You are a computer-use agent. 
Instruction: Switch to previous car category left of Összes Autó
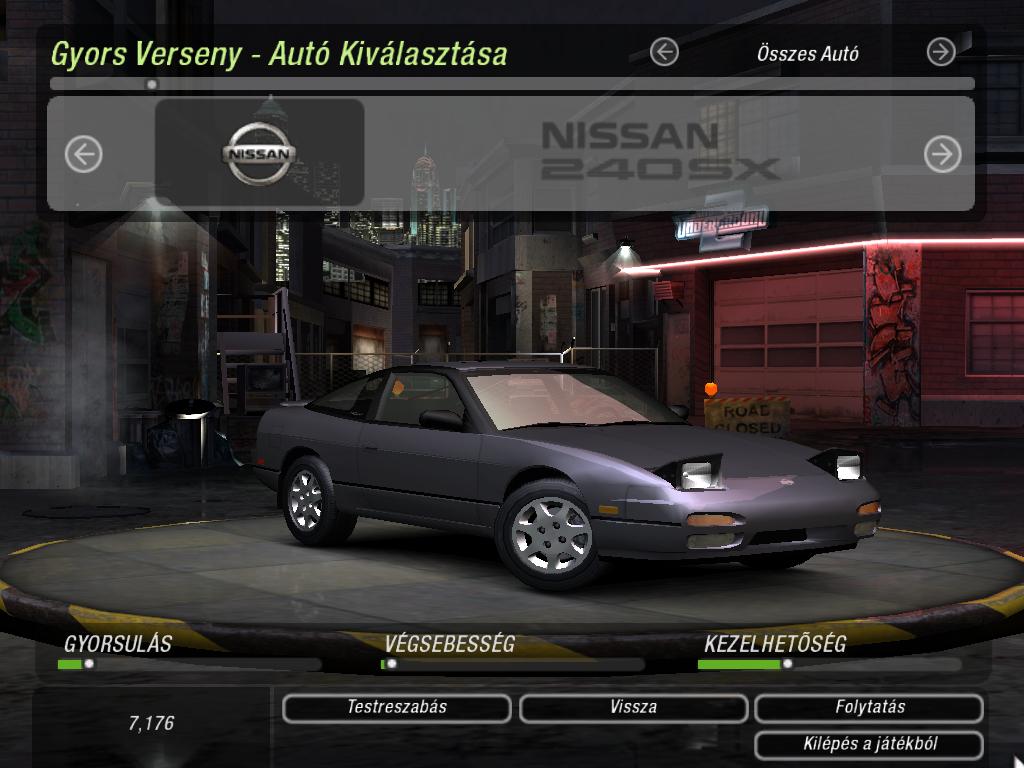[664, 52]
